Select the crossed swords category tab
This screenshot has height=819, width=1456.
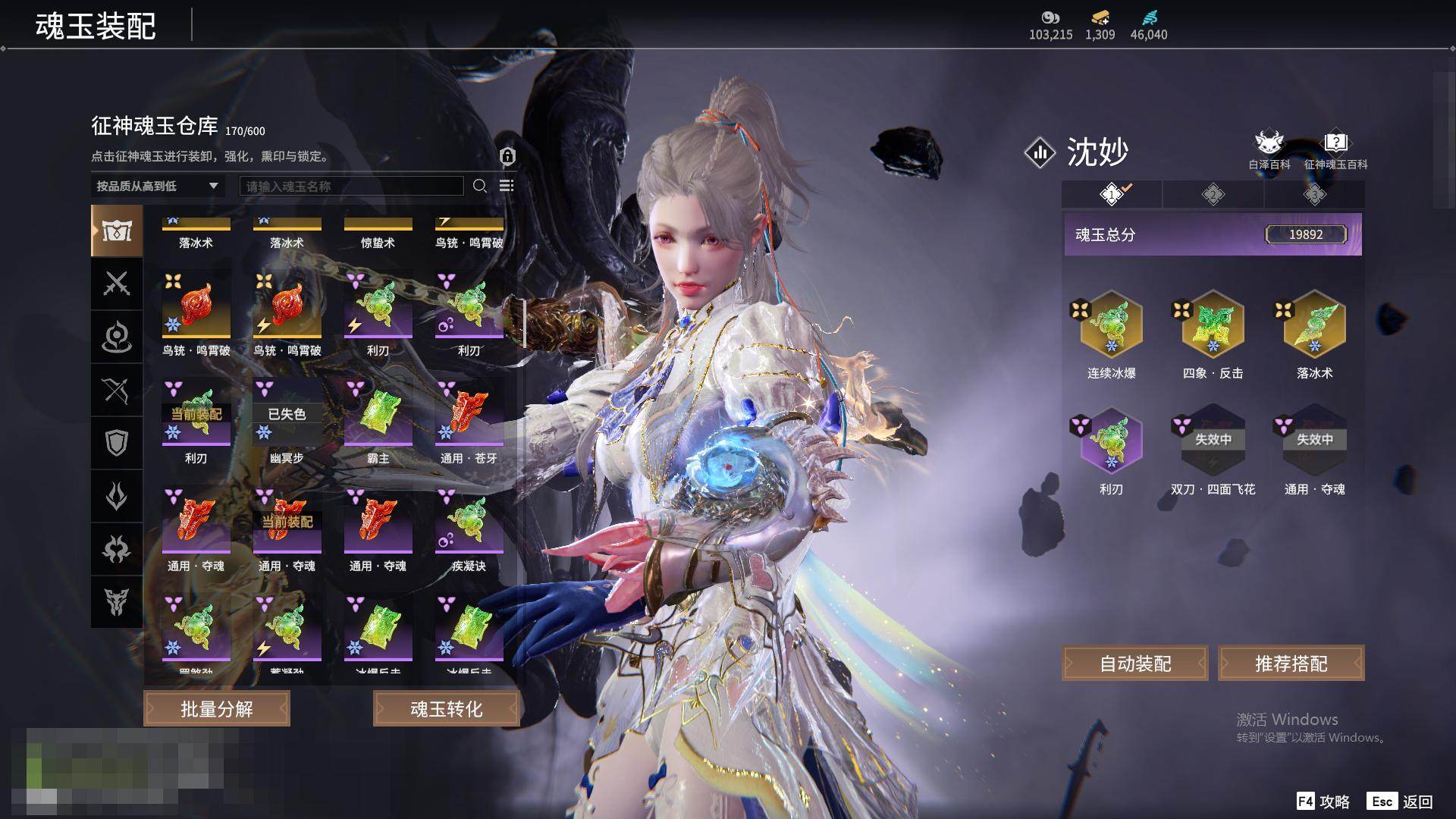pos(117,284)
